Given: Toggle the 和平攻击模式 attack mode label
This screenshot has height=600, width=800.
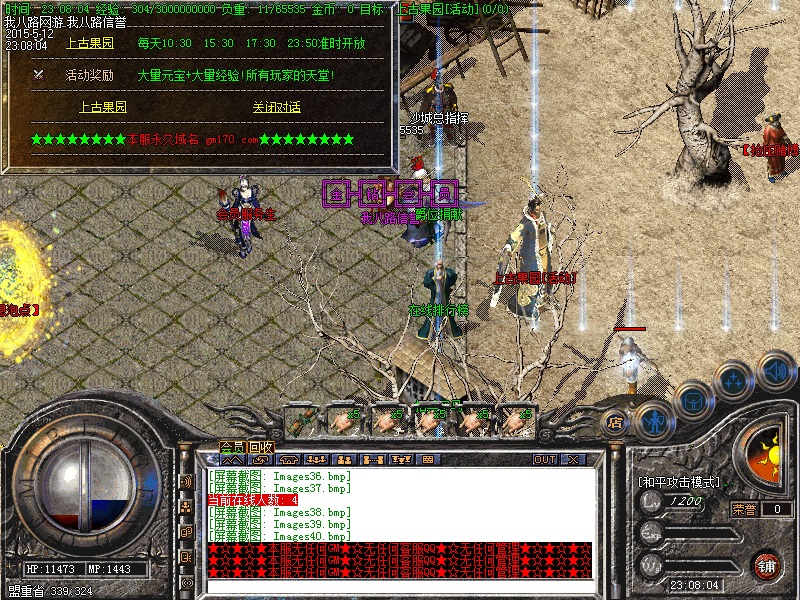Looking at the screenshot, I should tap(680, 481).
